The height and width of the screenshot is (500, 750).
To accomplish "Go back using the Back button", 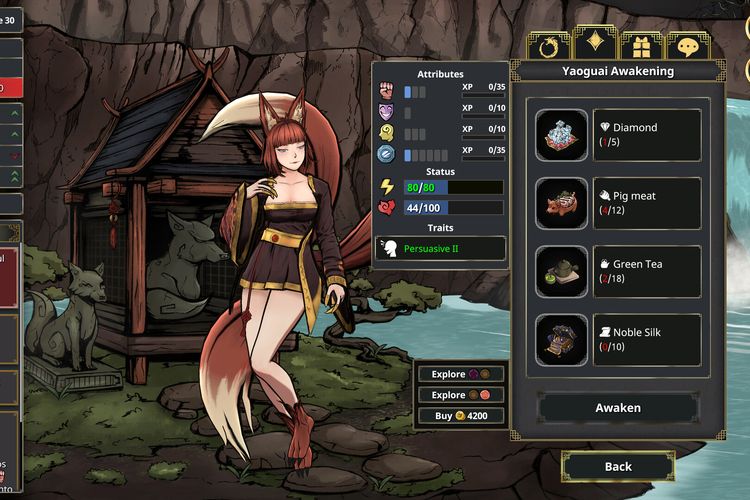I will pos(618,466).
